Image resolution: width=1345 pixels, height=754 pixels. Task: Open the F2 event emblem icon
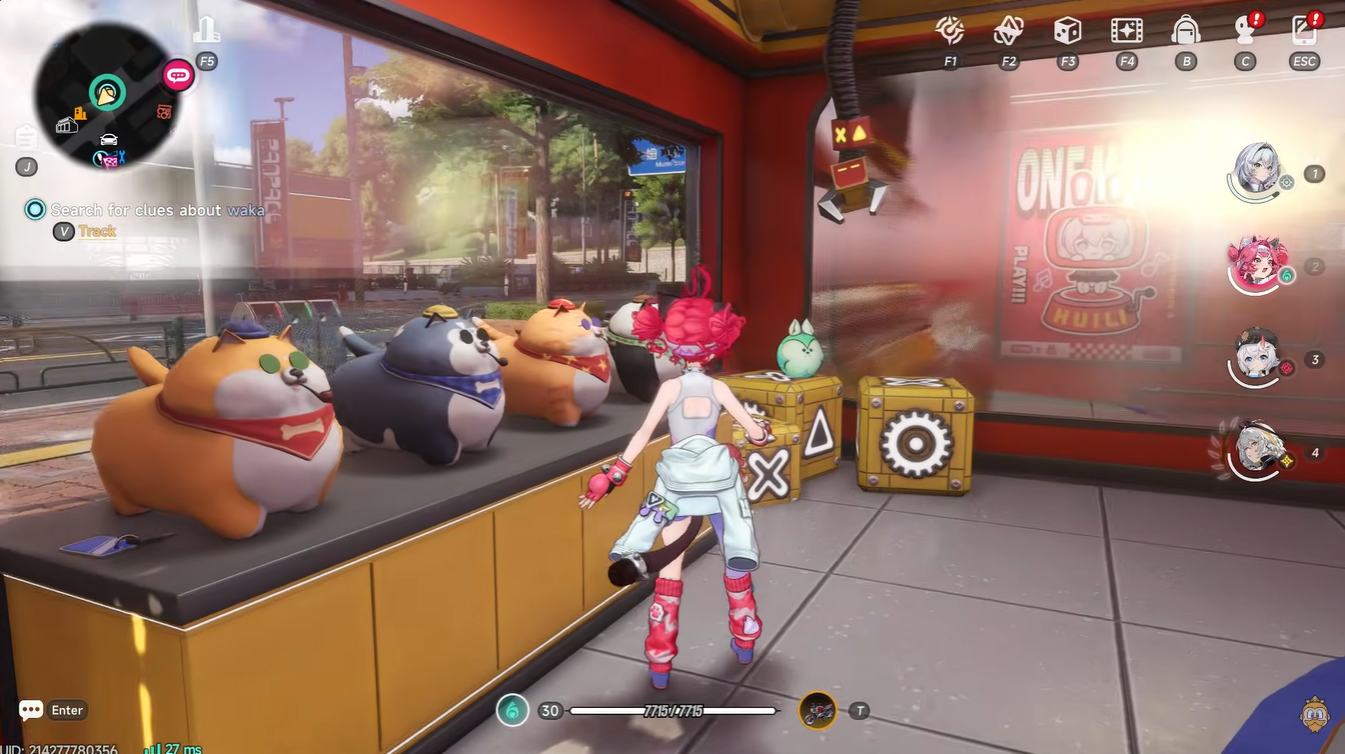pyautogui.click(x=1008, y=31)
